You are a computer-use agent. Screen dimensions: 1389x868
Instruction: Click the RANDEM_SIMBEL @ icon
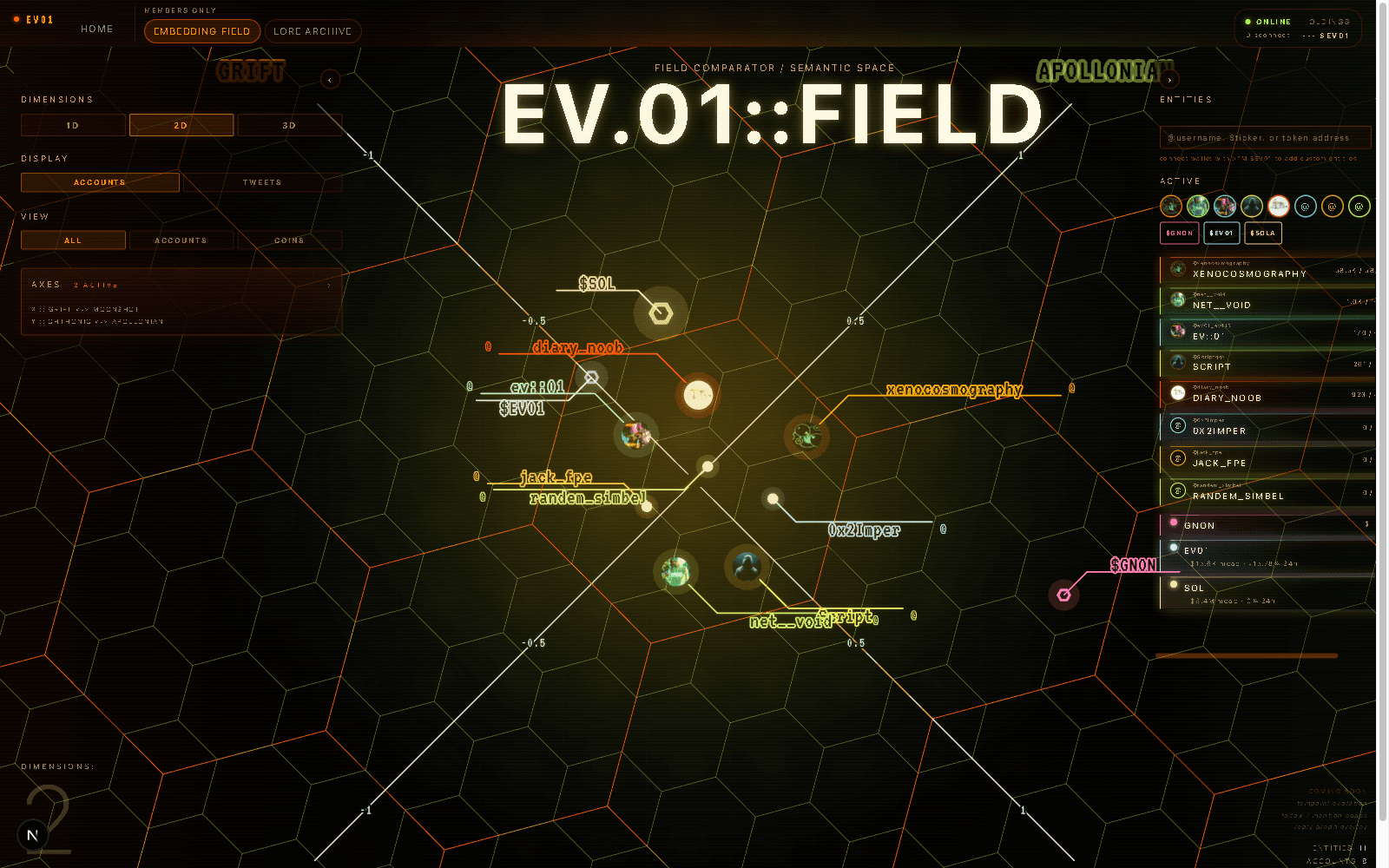point(1178,489)
